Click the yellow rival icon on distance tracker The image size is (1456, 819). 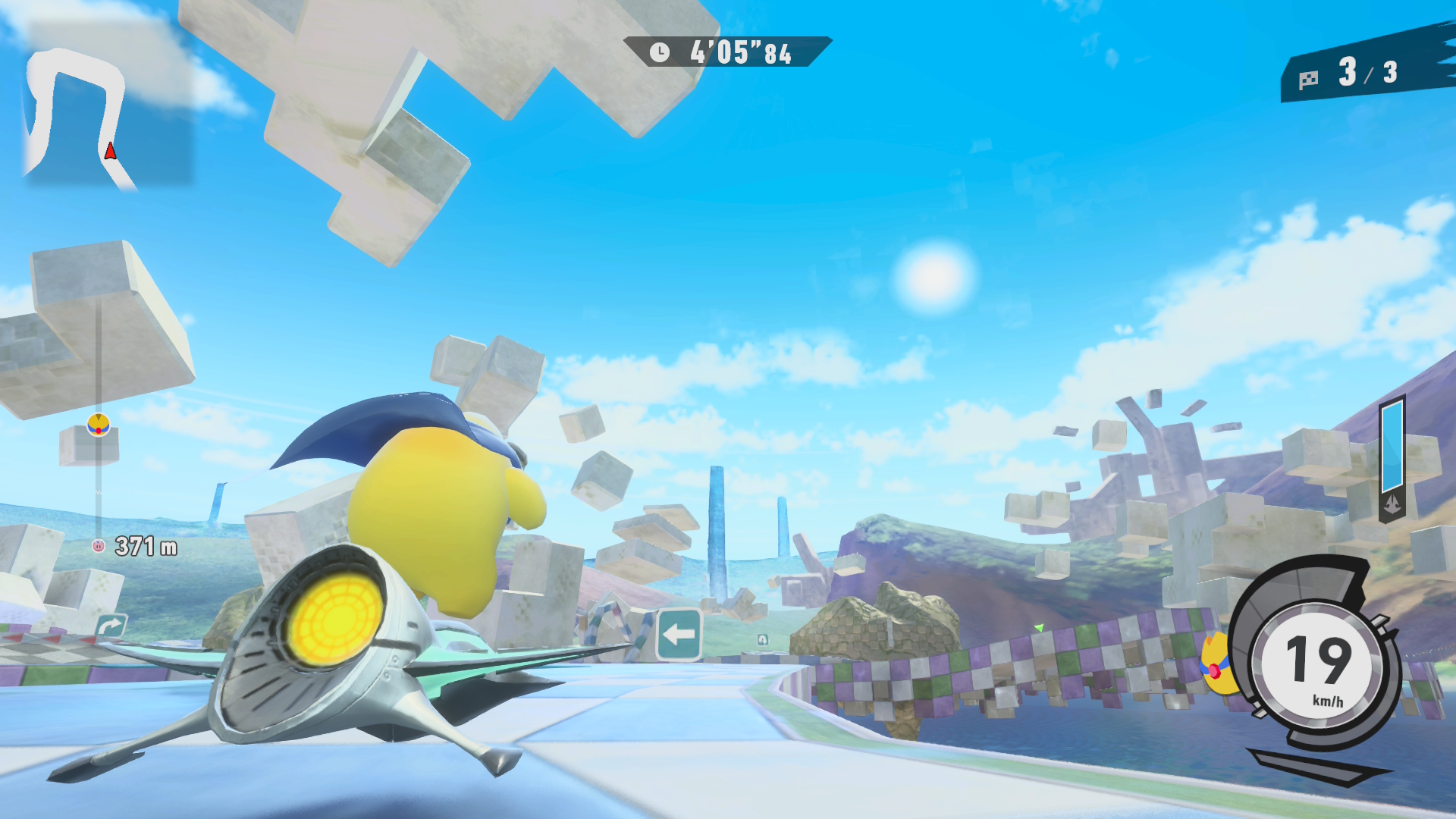tap(99, 425)
